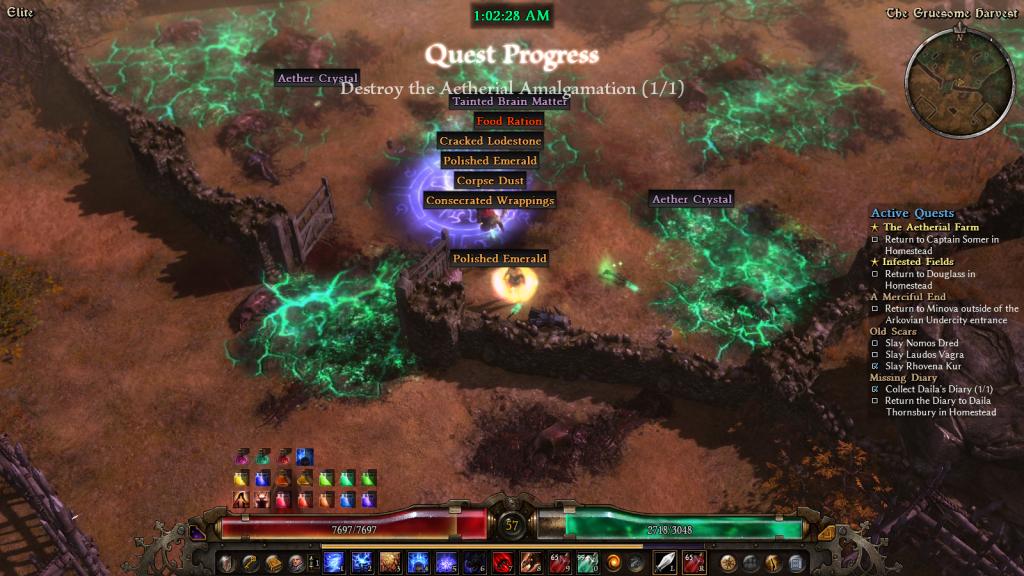Collect the Corpse Dust loot label

[x=490, y=181]
